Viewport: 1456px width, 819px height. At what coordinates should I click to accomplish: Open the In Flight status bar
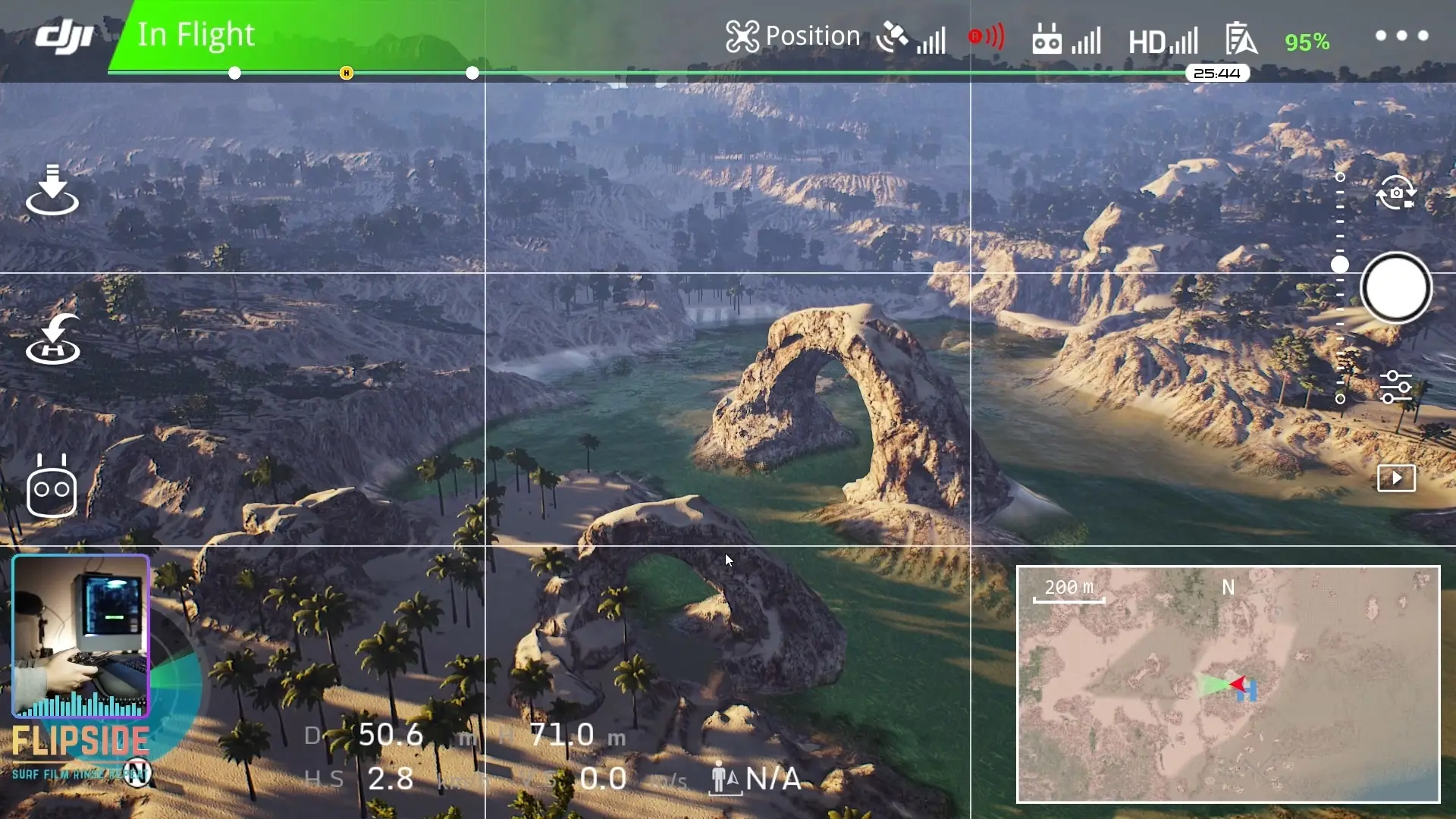click(196, 35)
